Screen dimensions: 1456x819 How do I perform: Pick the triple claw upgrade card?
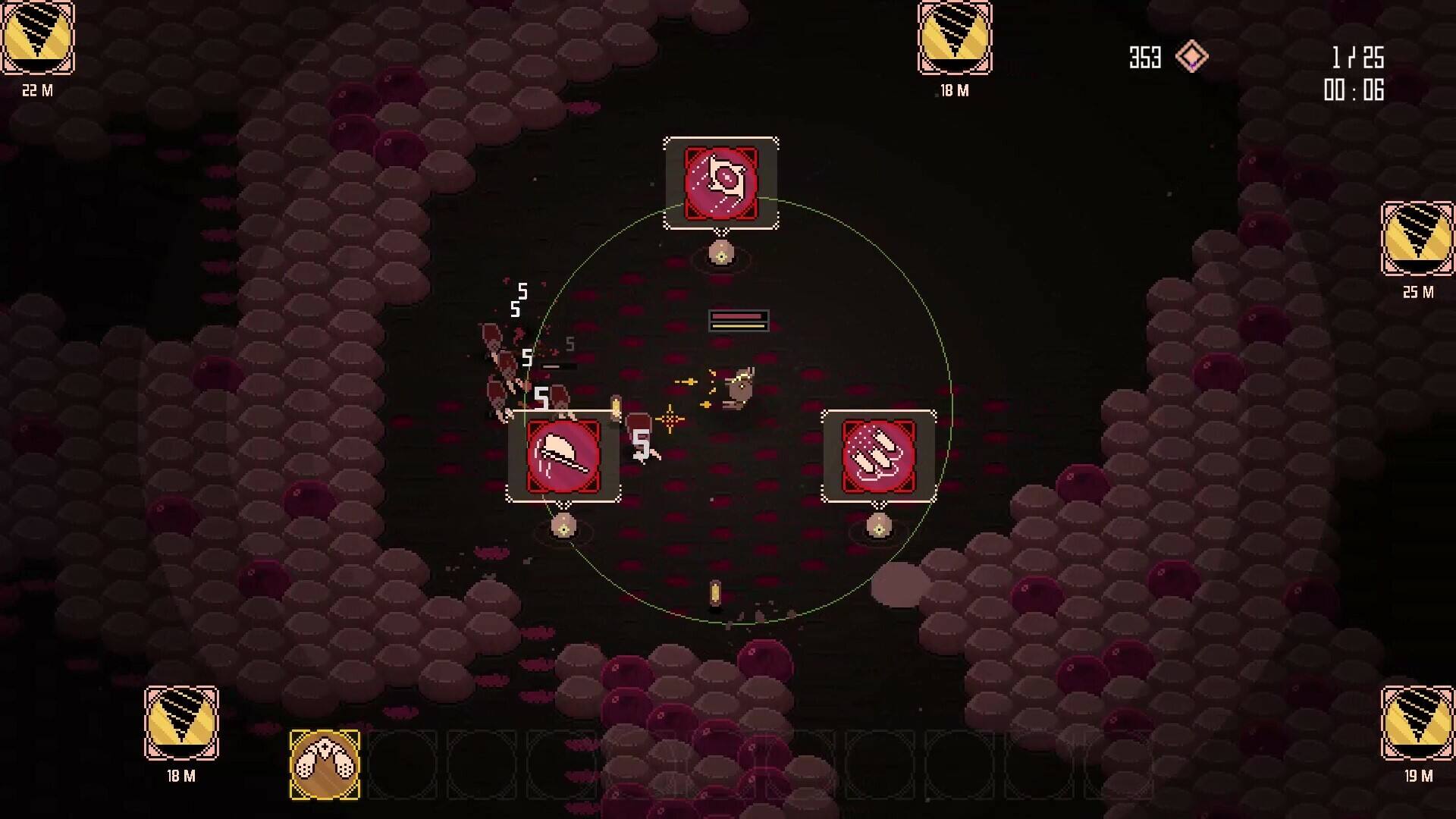click(878, 457)
